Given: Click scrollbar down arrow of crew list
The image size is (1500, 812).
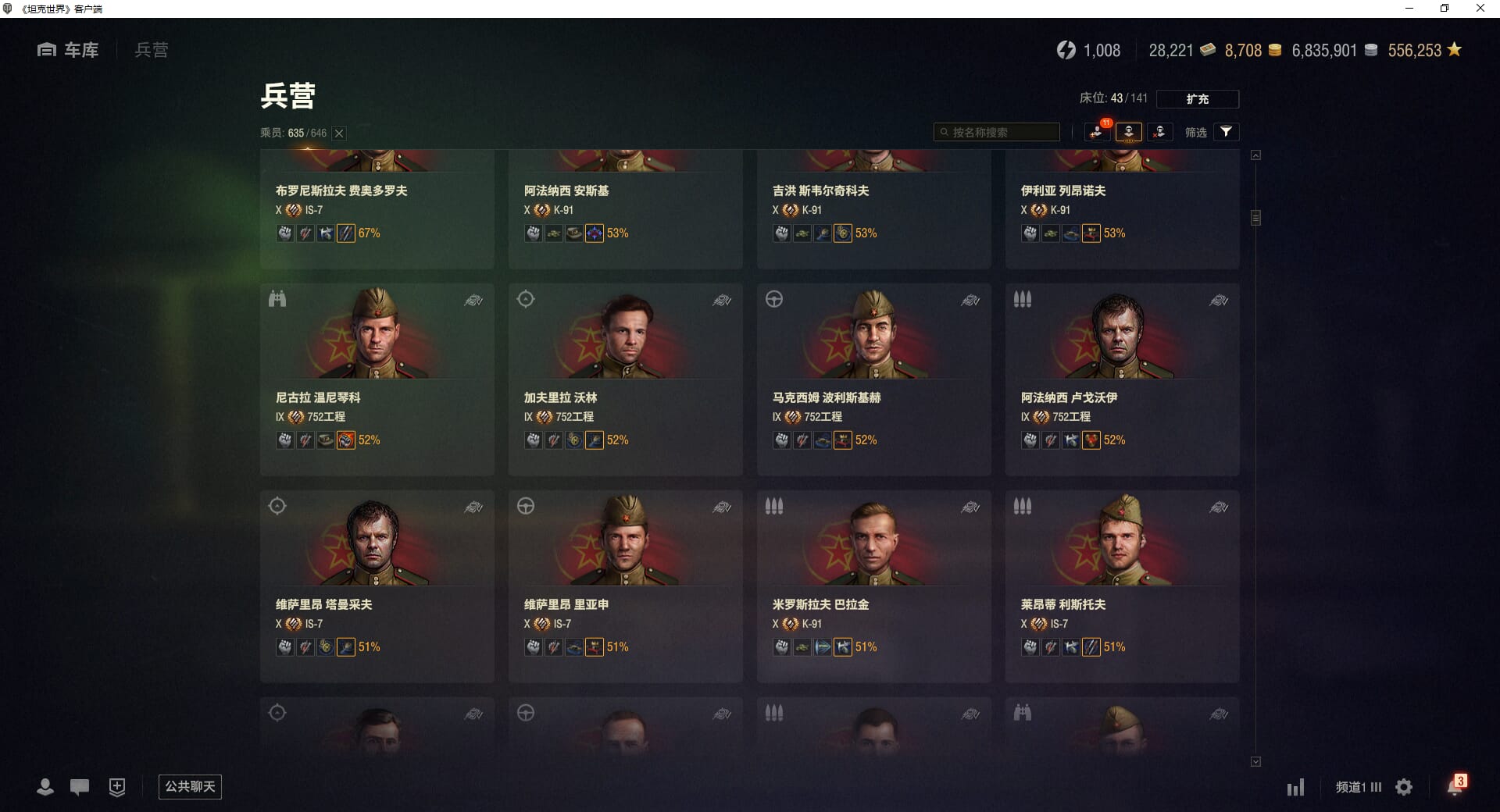Looking at the screenshot, I should 1255,761.
